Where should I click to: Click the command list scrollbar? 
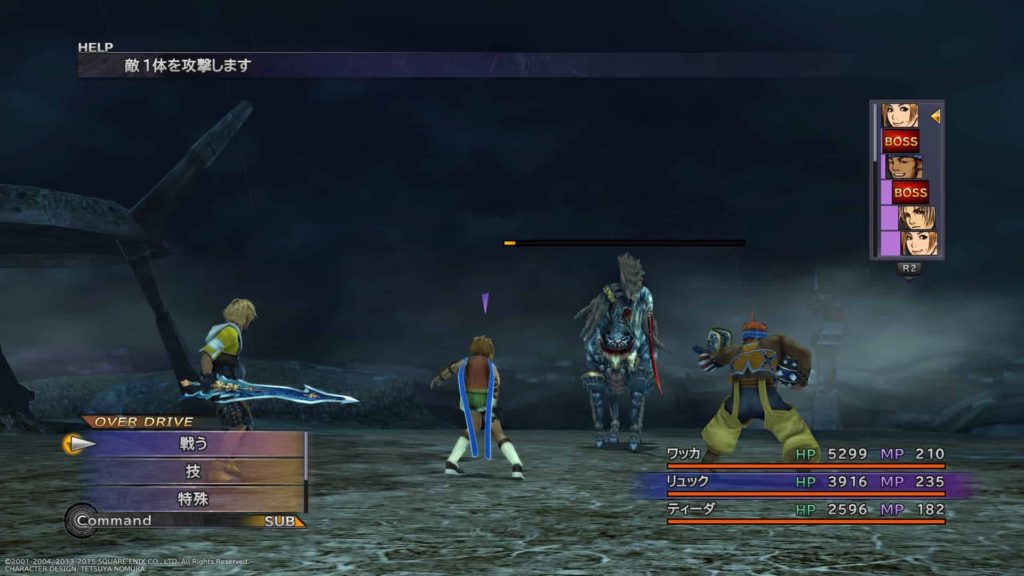click(x=305, y=470)
